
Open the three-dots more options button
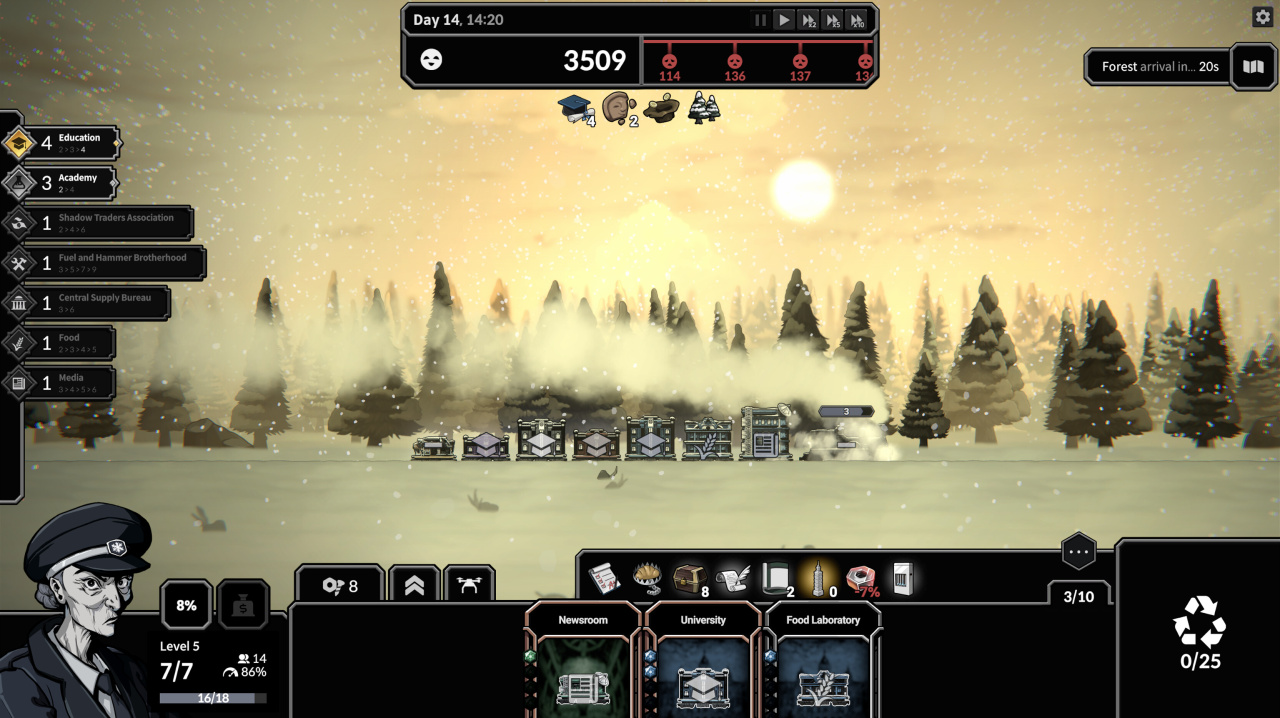point(1078,551)
